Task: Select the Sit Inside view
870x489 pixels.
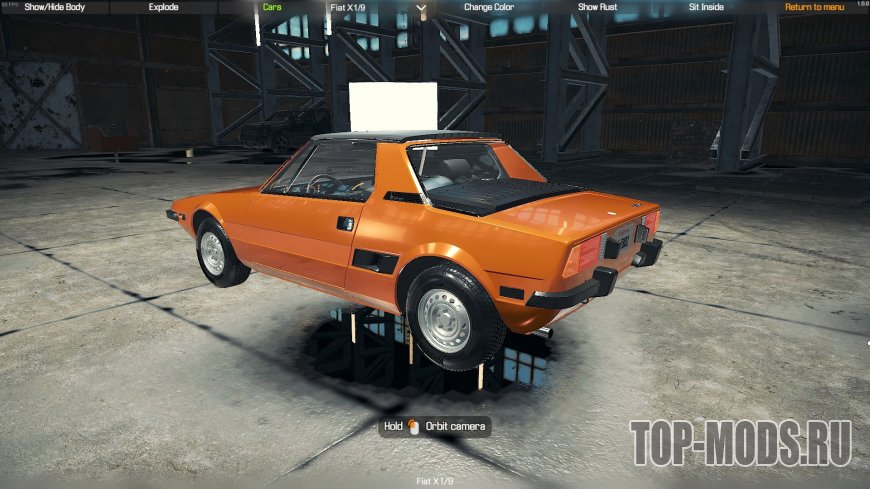Action: [707, 7]
